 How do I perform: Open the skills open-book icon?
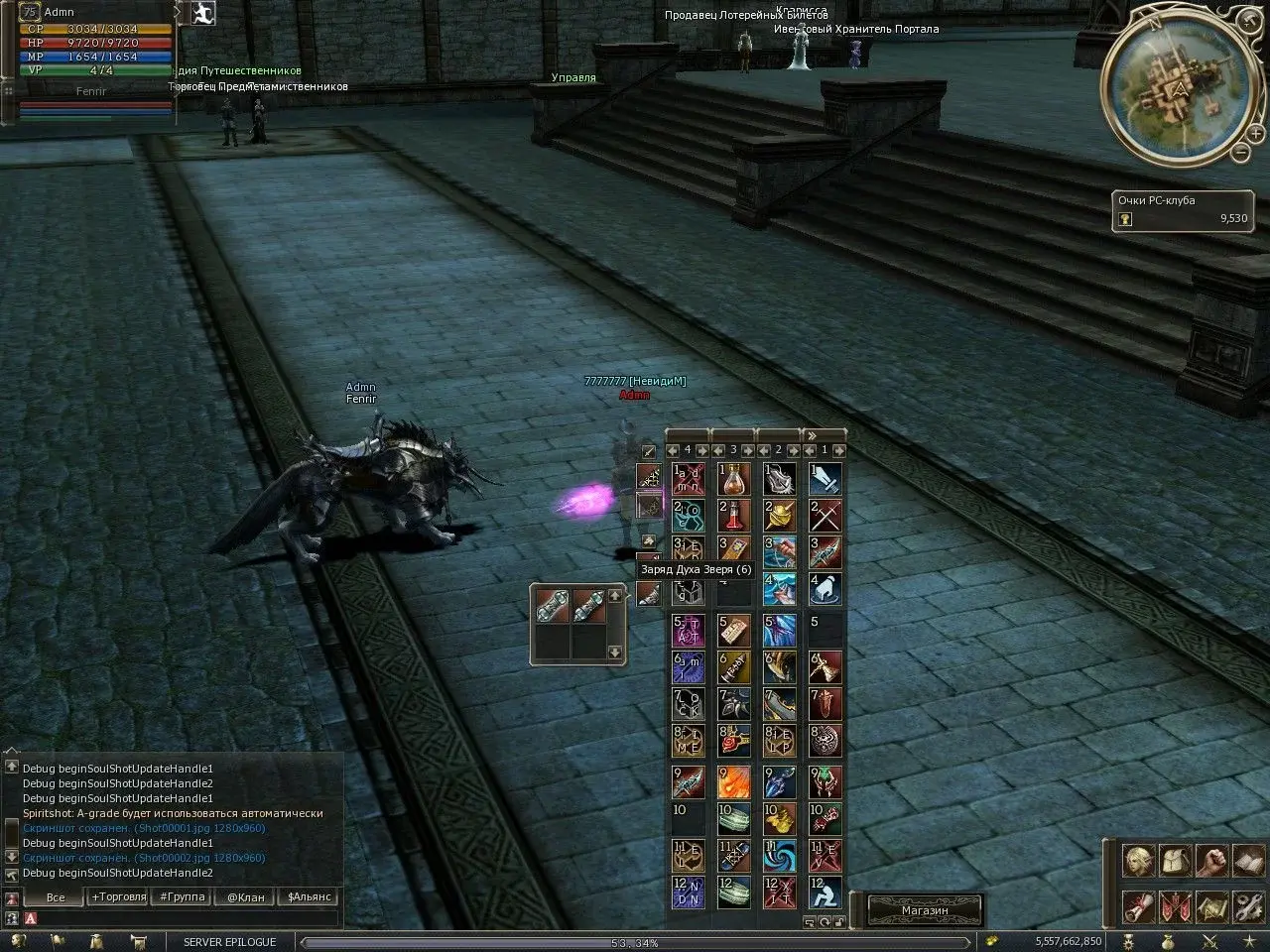tap(1247, 860)
